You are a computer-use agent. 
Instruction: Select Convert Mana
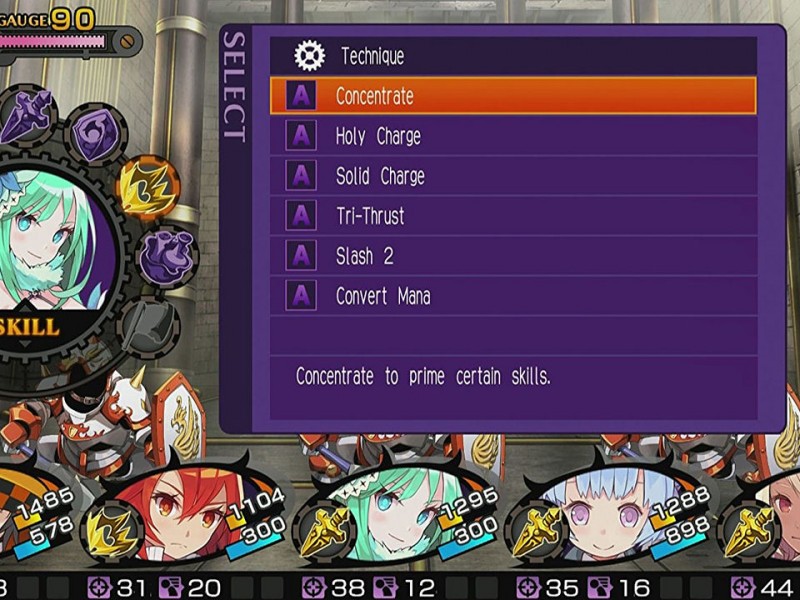coord(512,296)
